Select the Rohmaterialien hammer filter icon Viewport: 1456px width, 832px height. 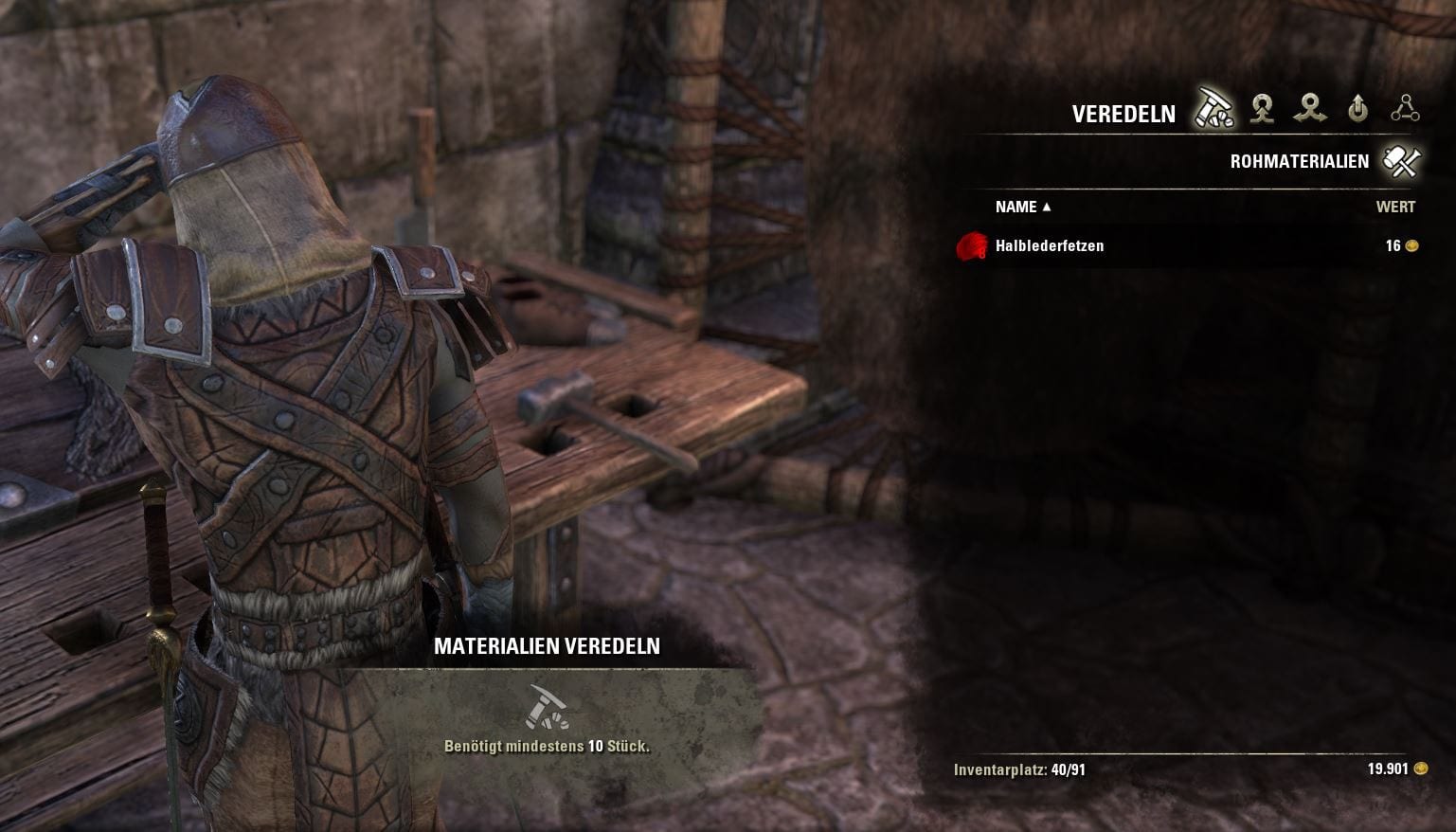pyautogui.click(x=1401, y=161)
